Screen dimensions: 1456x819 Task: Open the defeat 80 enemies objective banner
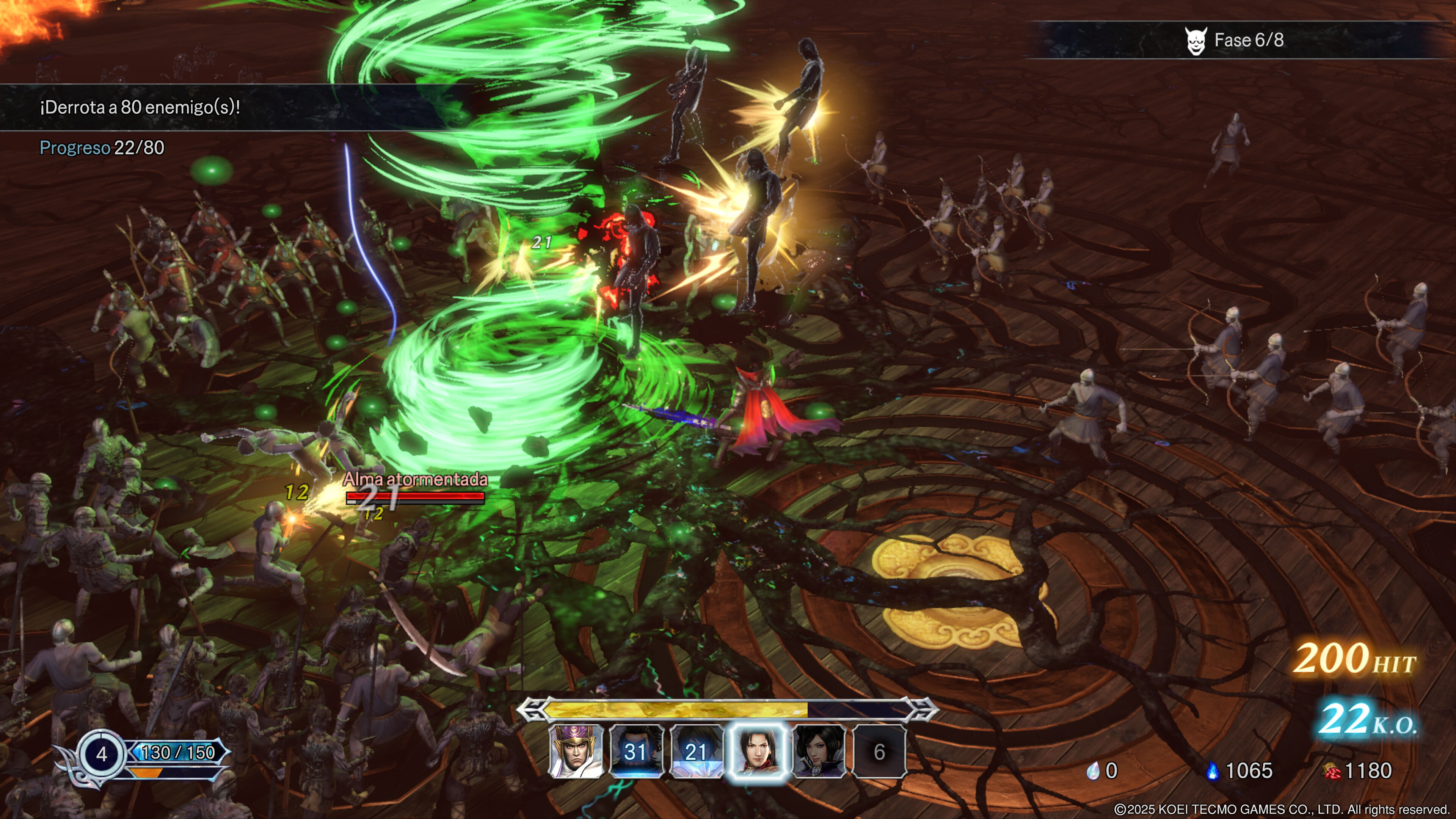pyautogui.click(x=140, y=107)
